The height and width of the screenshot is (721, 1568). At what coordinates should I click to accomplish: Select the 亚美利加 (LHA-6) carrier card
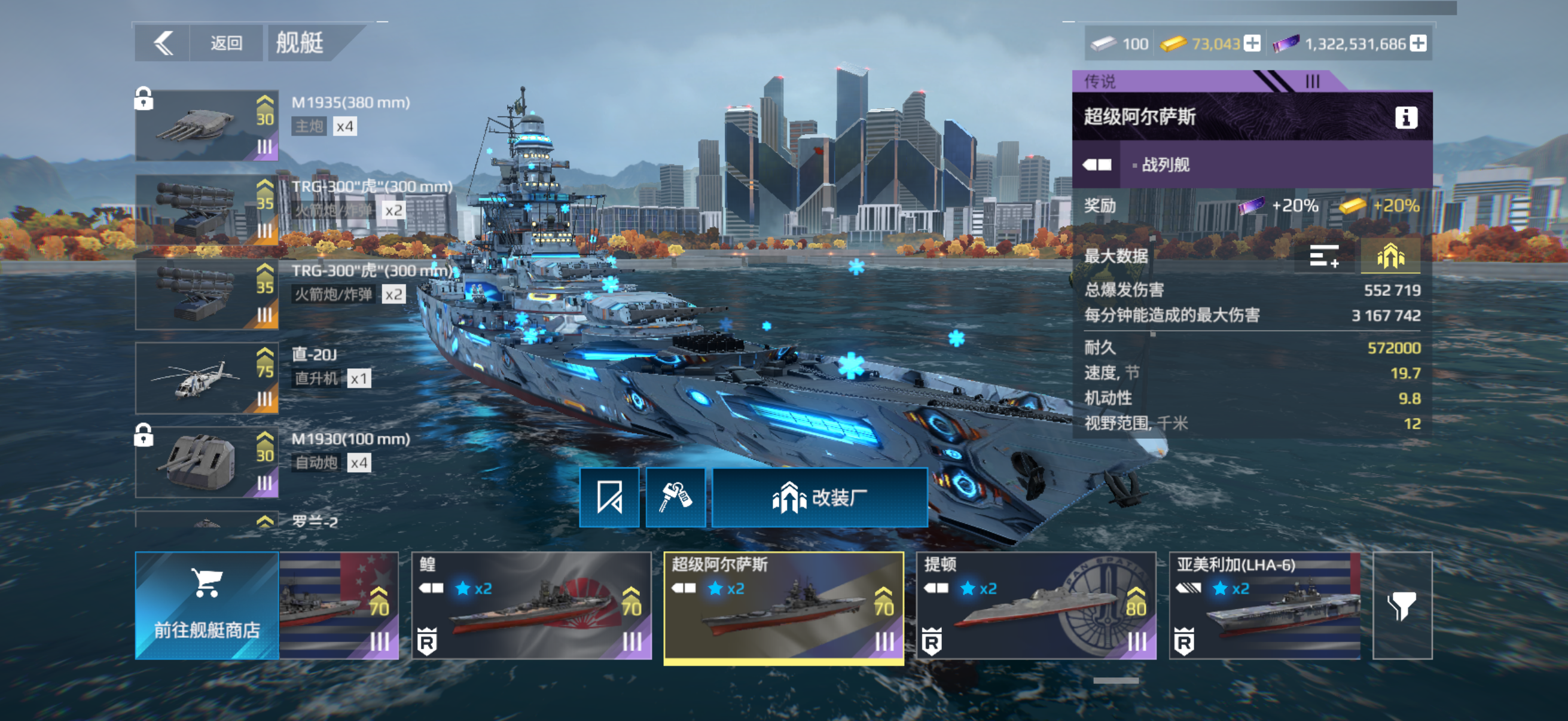[1264, 606]
